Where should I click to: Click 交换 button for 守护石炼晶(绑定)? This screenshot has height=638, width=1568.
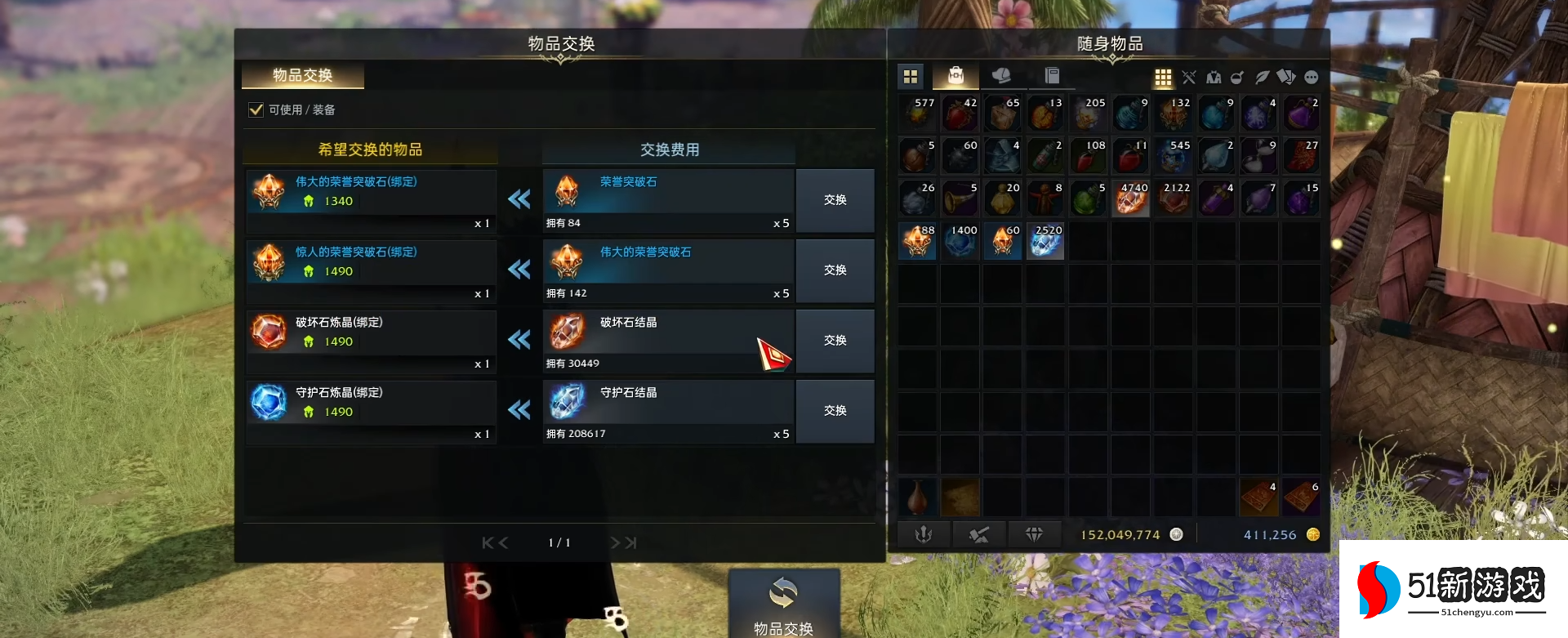(835, 411)
